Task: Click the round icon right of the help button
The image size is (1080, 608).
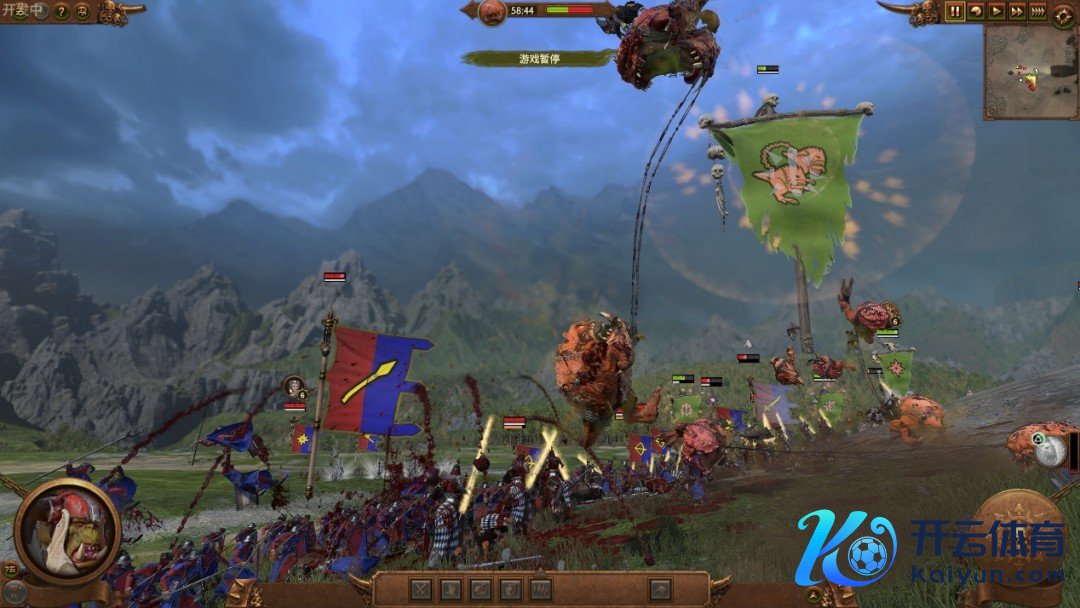Action: 83,12
